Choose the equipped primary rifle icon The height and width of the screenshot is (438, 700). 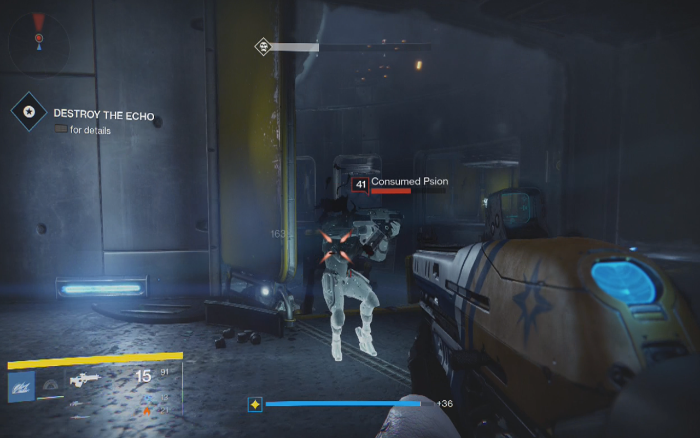[83, 380]
